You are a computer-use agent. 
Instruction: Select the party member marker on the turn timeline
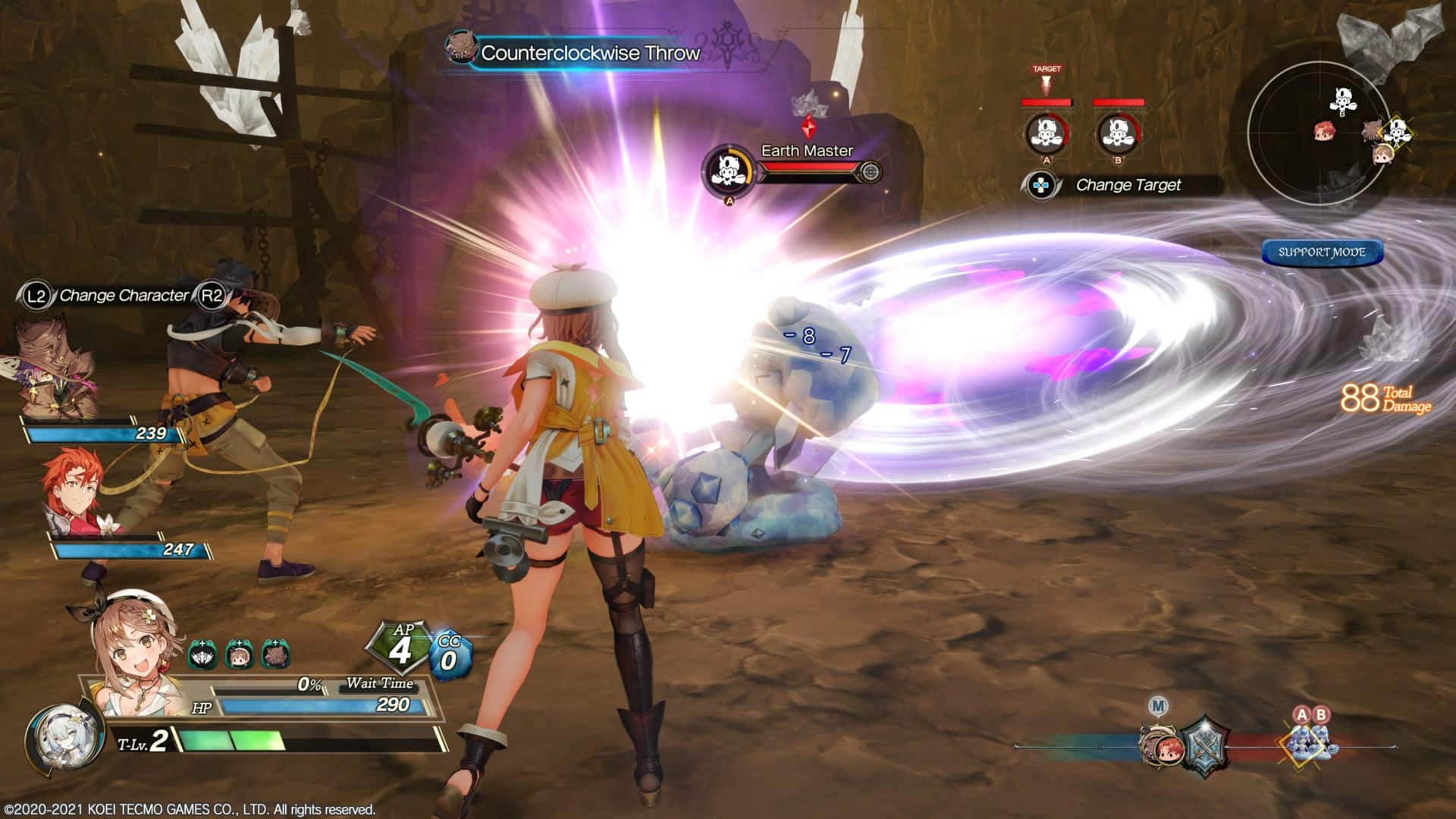1162,744
